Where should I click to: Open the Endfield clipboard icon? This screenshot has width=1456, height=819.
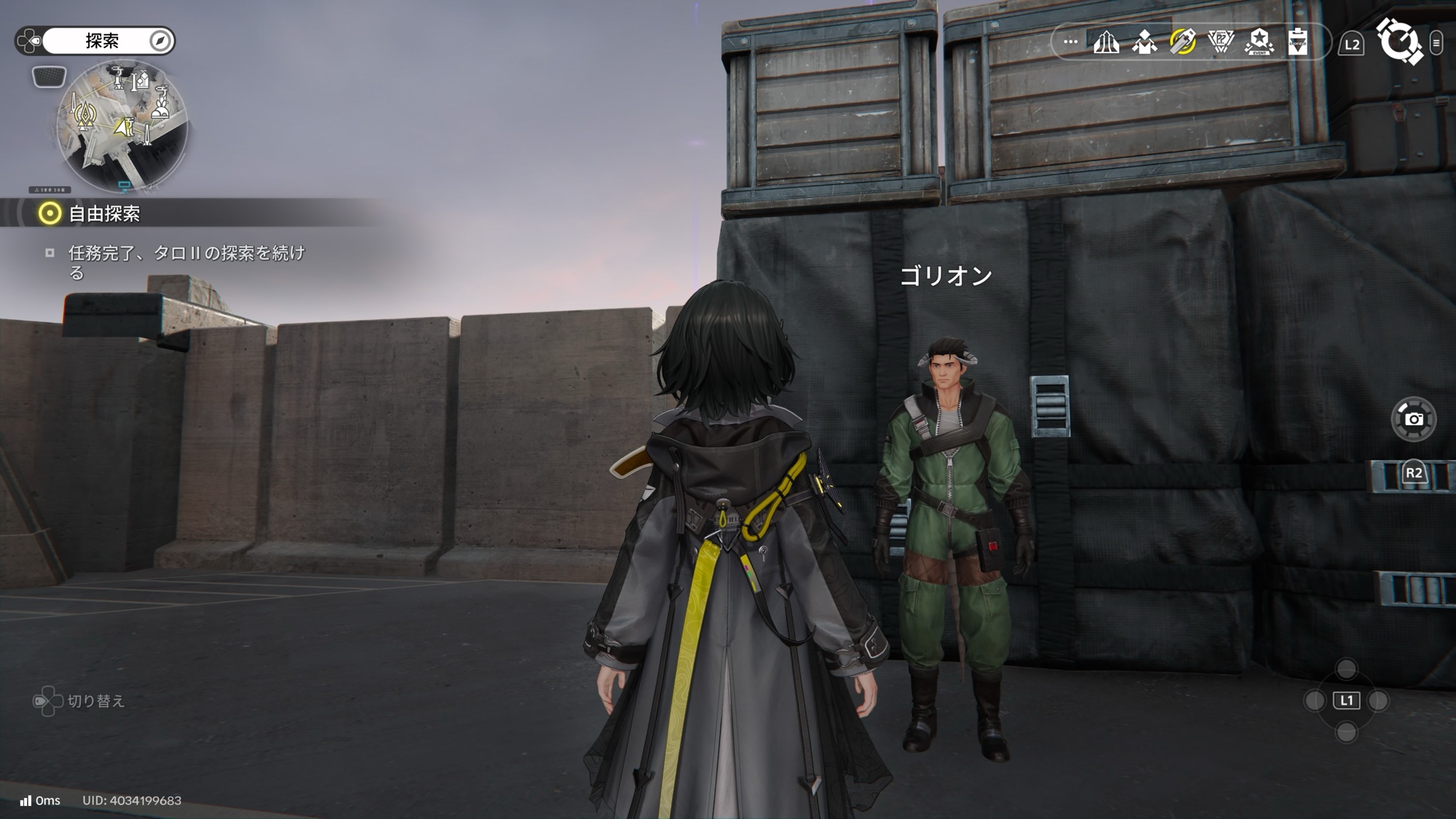pos(1297,42)
